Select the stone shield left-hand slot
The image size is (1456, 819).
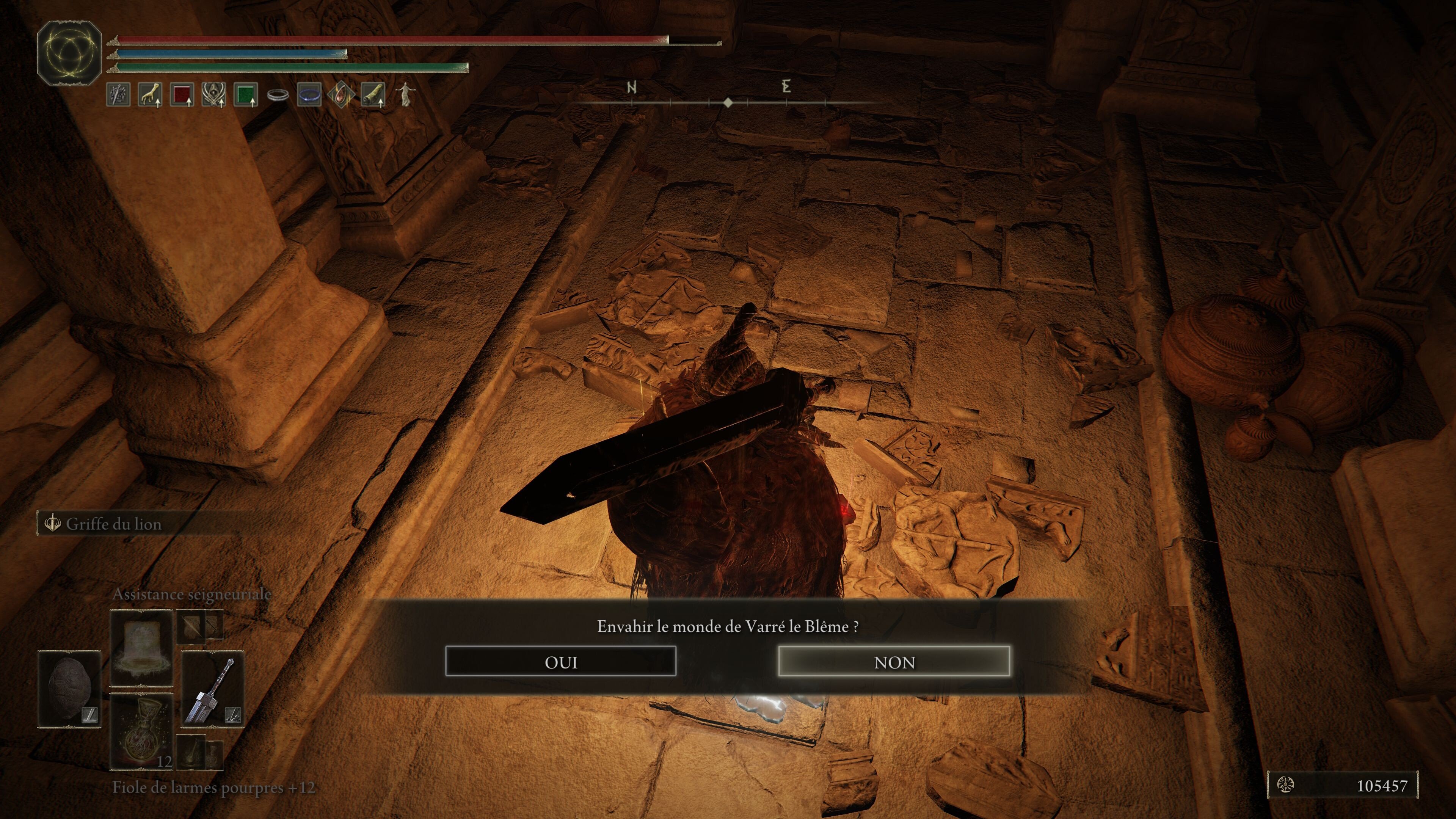coord(69,689)
